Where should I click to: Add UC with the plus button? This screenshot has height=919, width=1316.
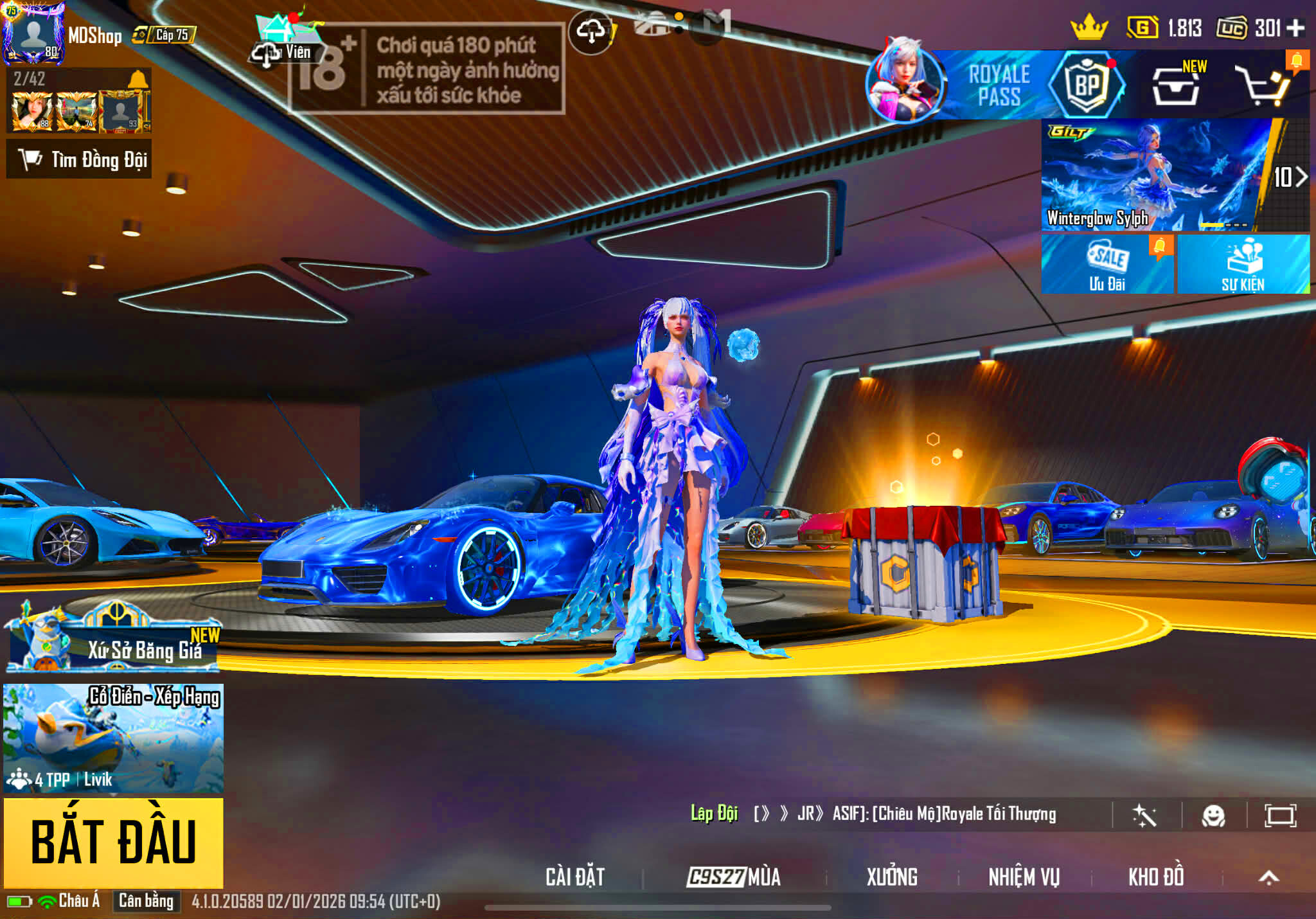point(1295,28)
